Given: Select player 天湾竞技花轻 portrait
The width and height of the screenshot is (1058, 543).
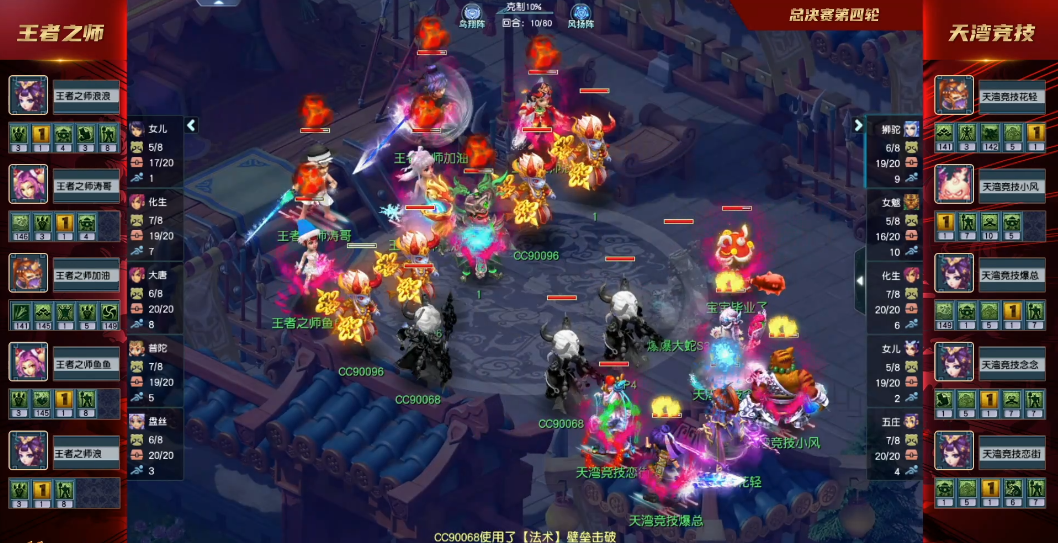Looking at the screenshot, I should (x=954, y=96).
